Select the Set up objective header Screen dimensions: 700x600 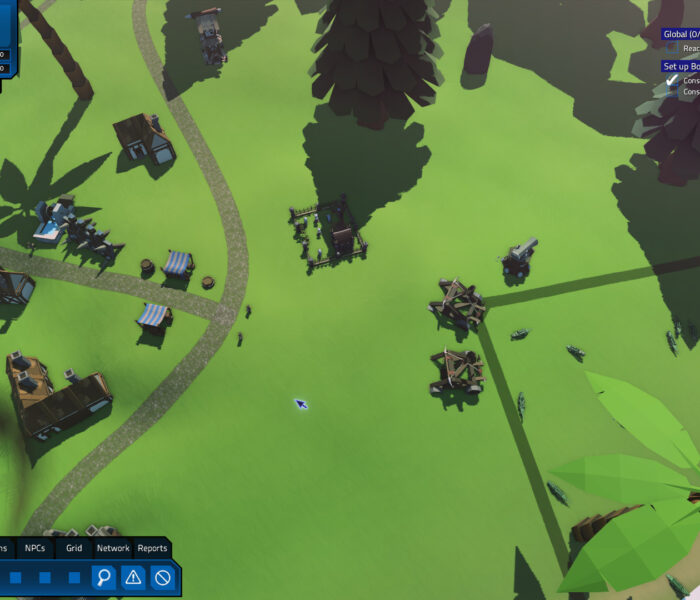(x=680, y=67)
